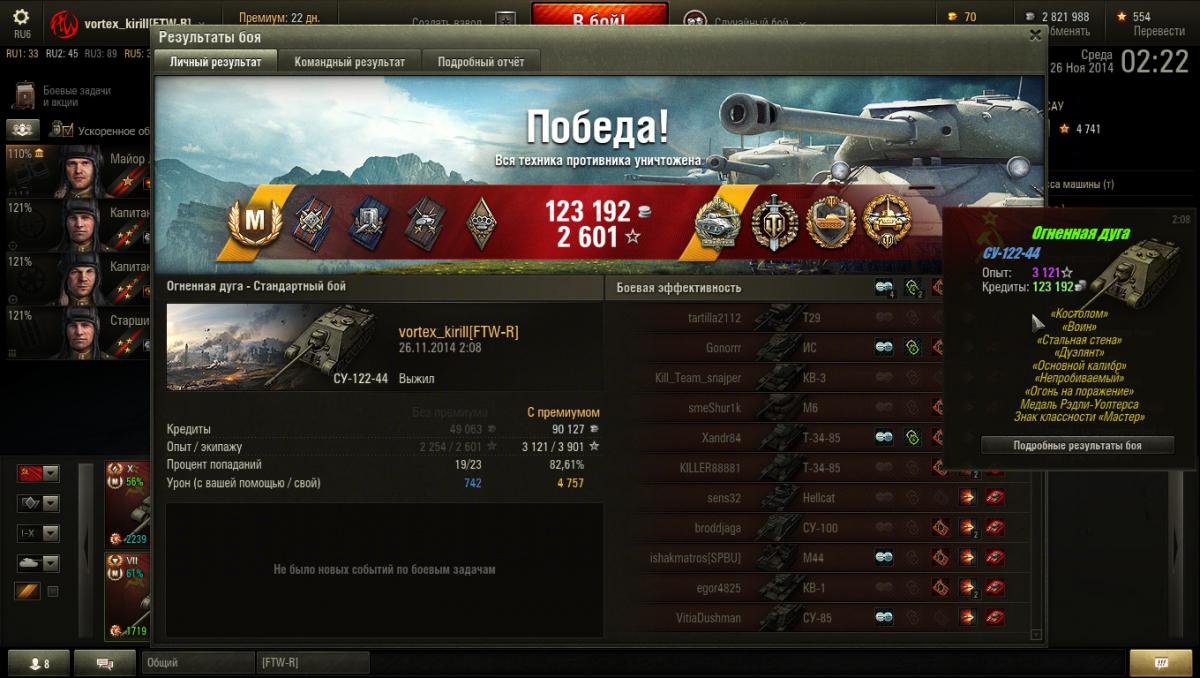1200x678 pixels.
Task: Open Боевые задачи и акции
Action: click(62, 96)
